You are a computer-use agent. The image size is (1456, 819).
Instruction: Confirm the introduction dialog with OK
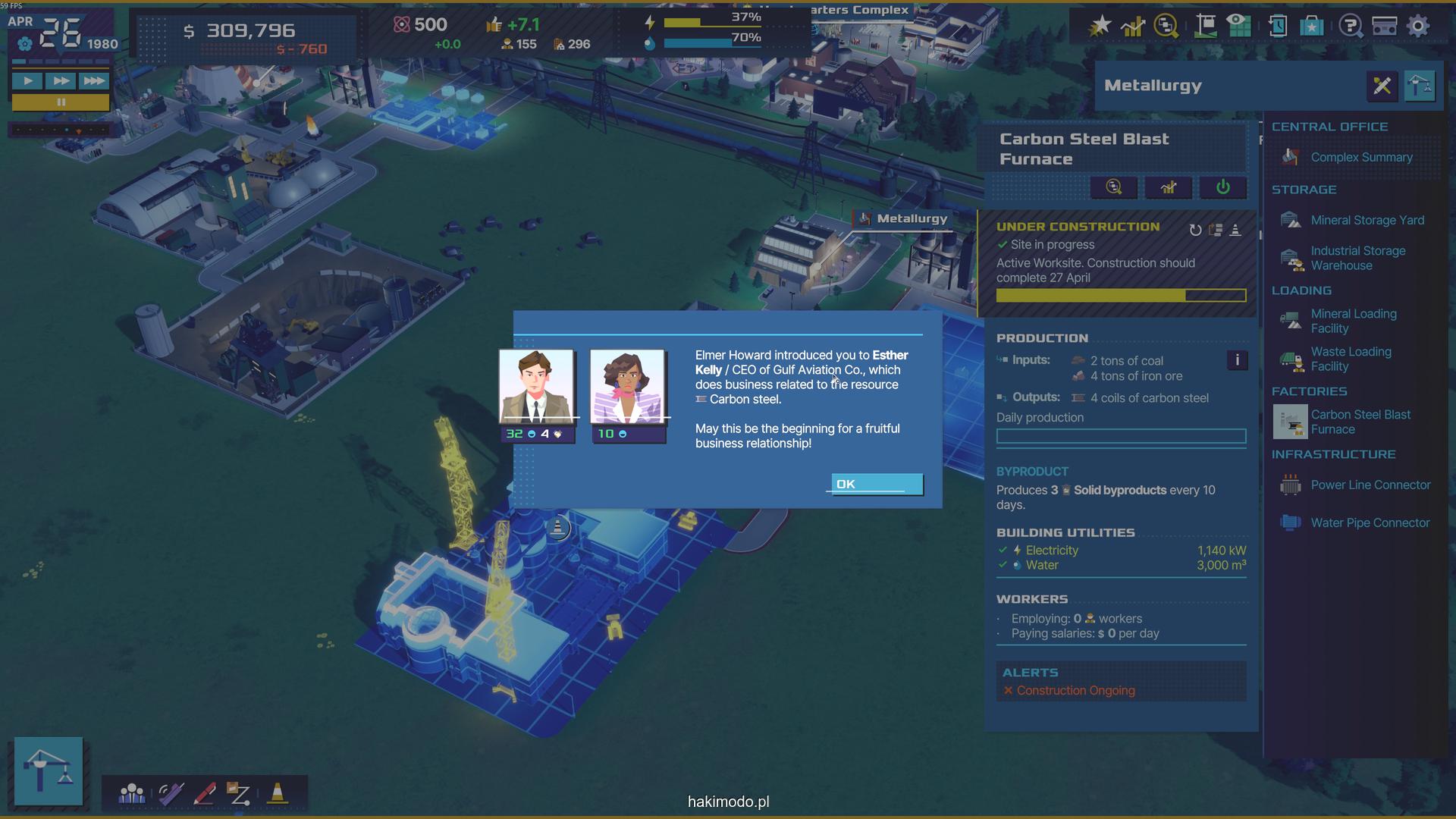click(877, 484)
